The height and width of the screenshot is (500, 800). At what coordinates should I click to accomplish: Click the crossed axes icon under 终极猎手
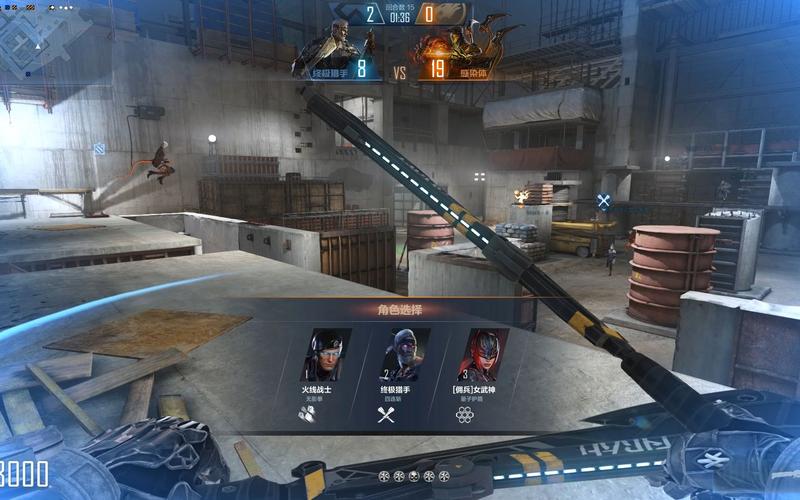387,413
